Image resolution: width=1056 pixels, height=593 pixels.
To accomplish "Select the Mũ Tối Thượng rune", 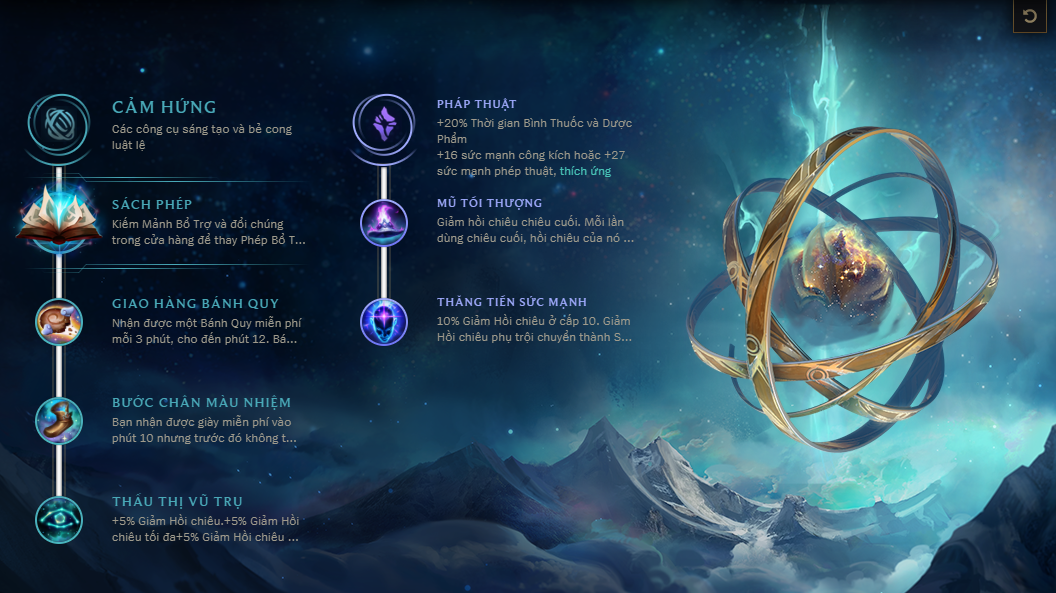I will pos(383,223).
